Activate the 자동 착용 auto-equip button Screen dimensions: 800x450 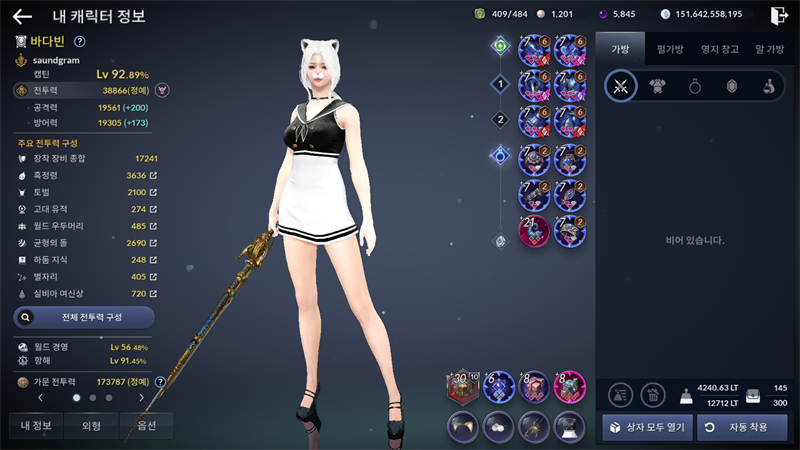(743, 427)
